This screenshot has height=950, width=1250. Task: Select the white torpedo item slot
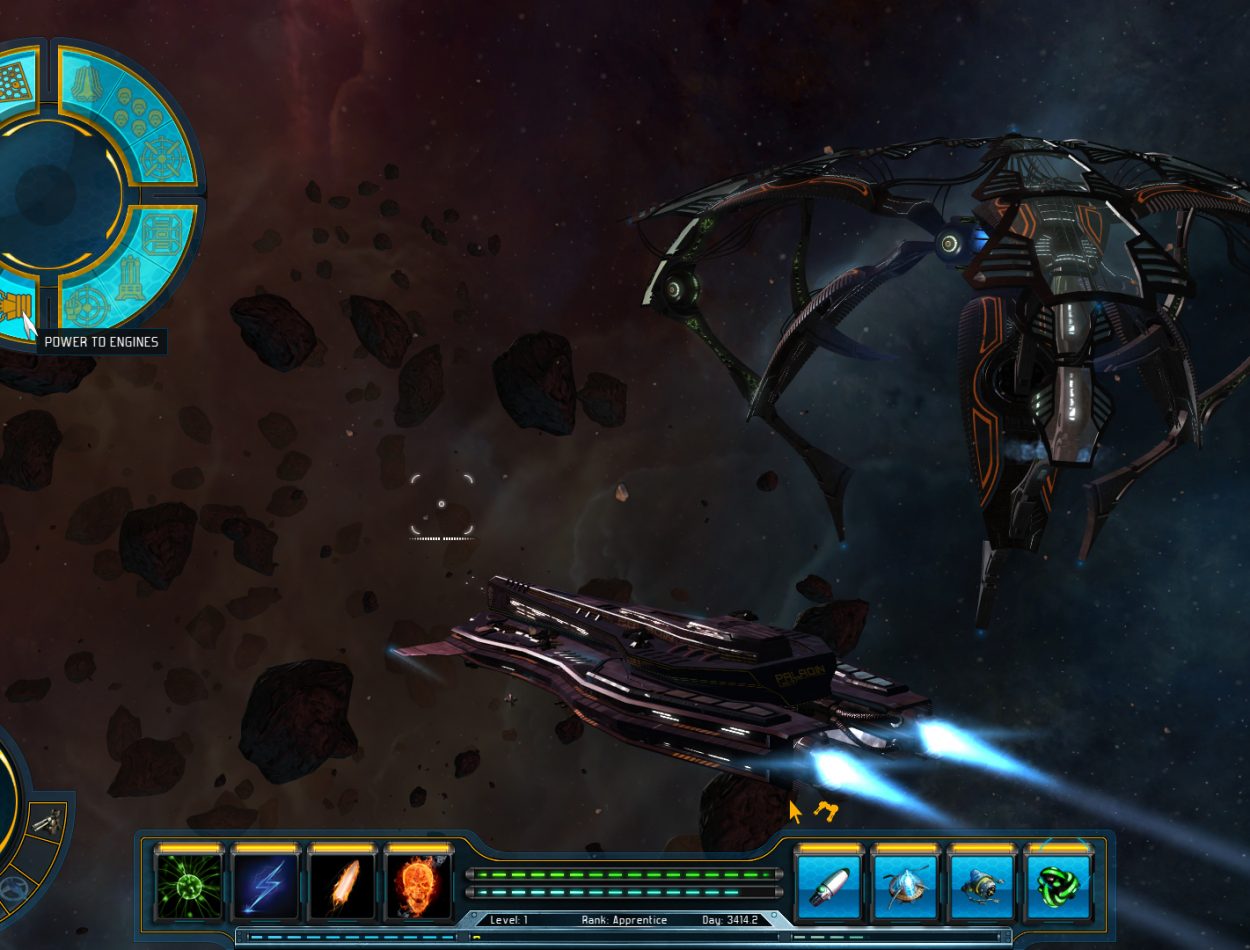tap(828, 887)
